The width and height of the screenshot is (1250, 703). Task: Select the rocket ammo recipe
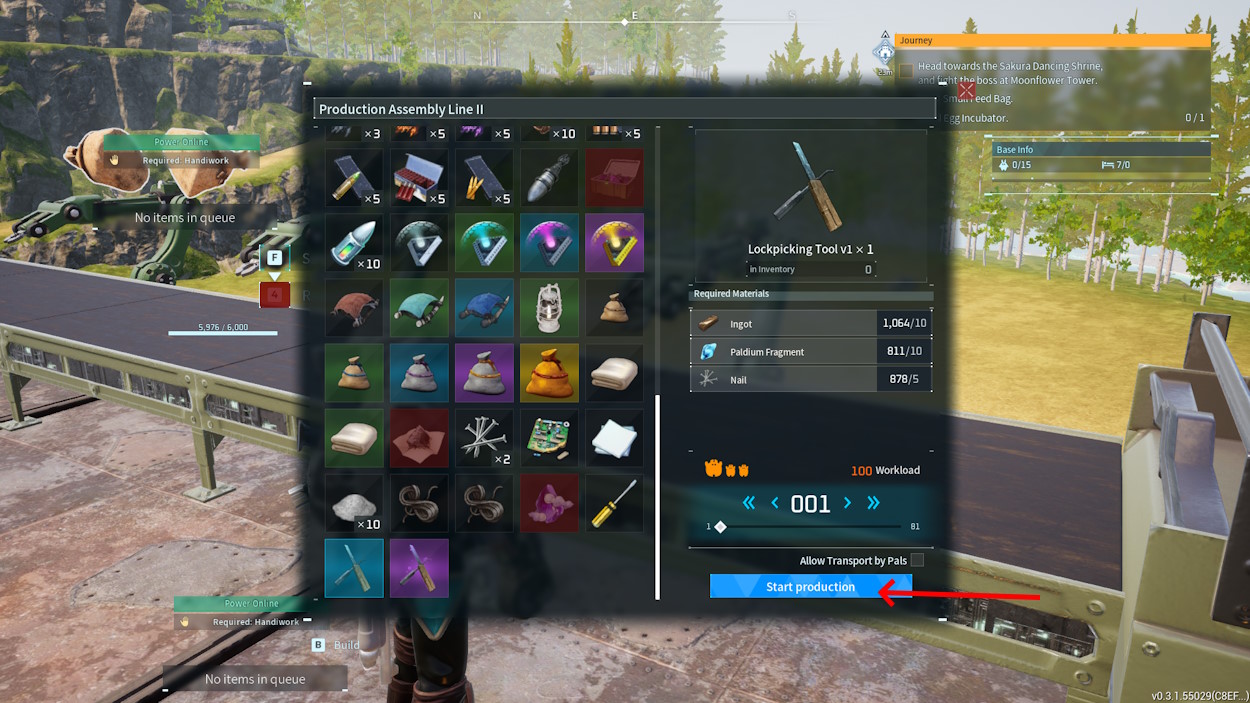pyautogui.click(x=549, y=178)
